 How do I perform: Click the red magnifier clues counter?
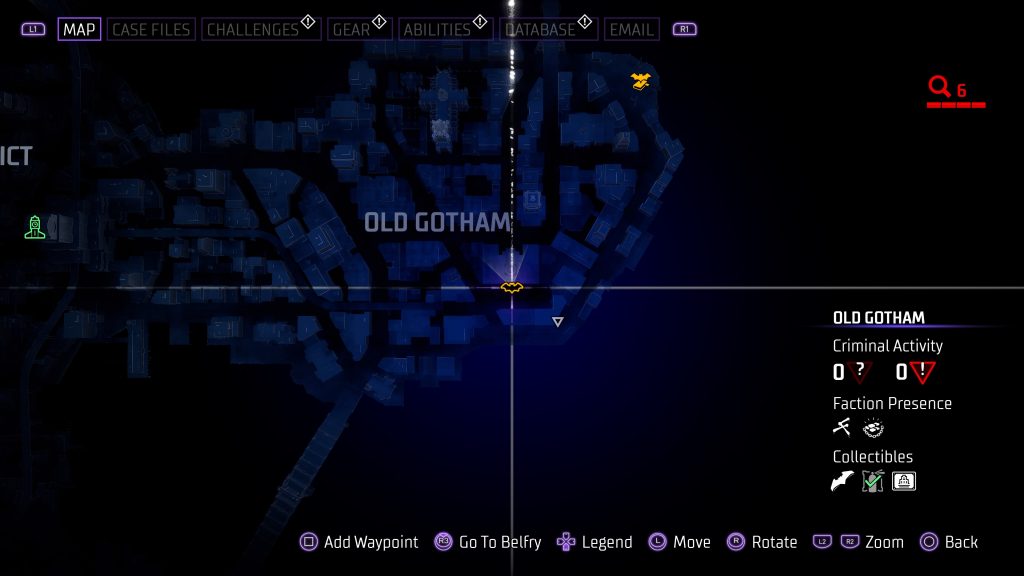click(948, 90)
